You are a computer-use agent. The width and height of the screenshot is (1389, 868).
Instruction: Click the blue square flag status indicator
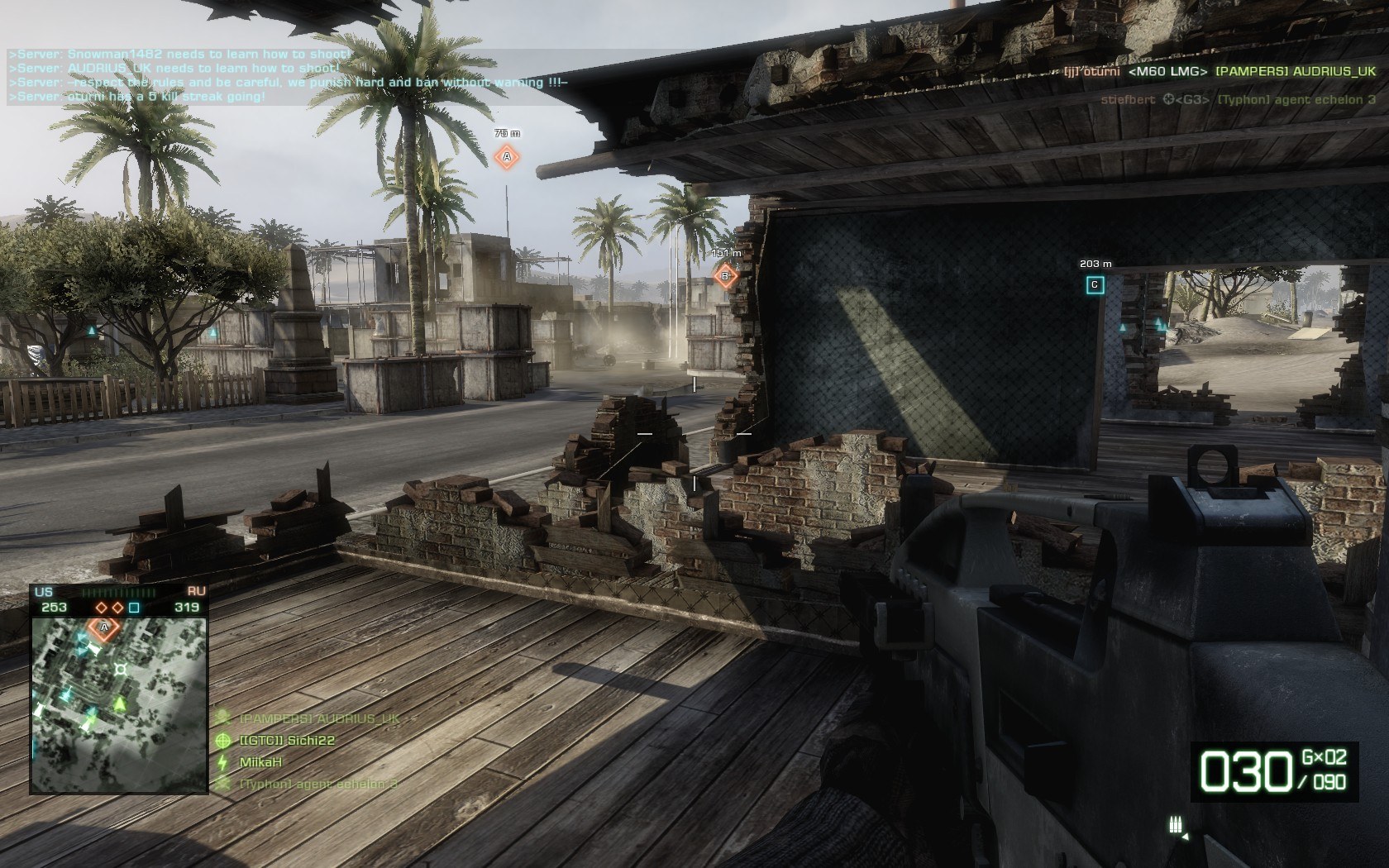click(x=134, y=608)
